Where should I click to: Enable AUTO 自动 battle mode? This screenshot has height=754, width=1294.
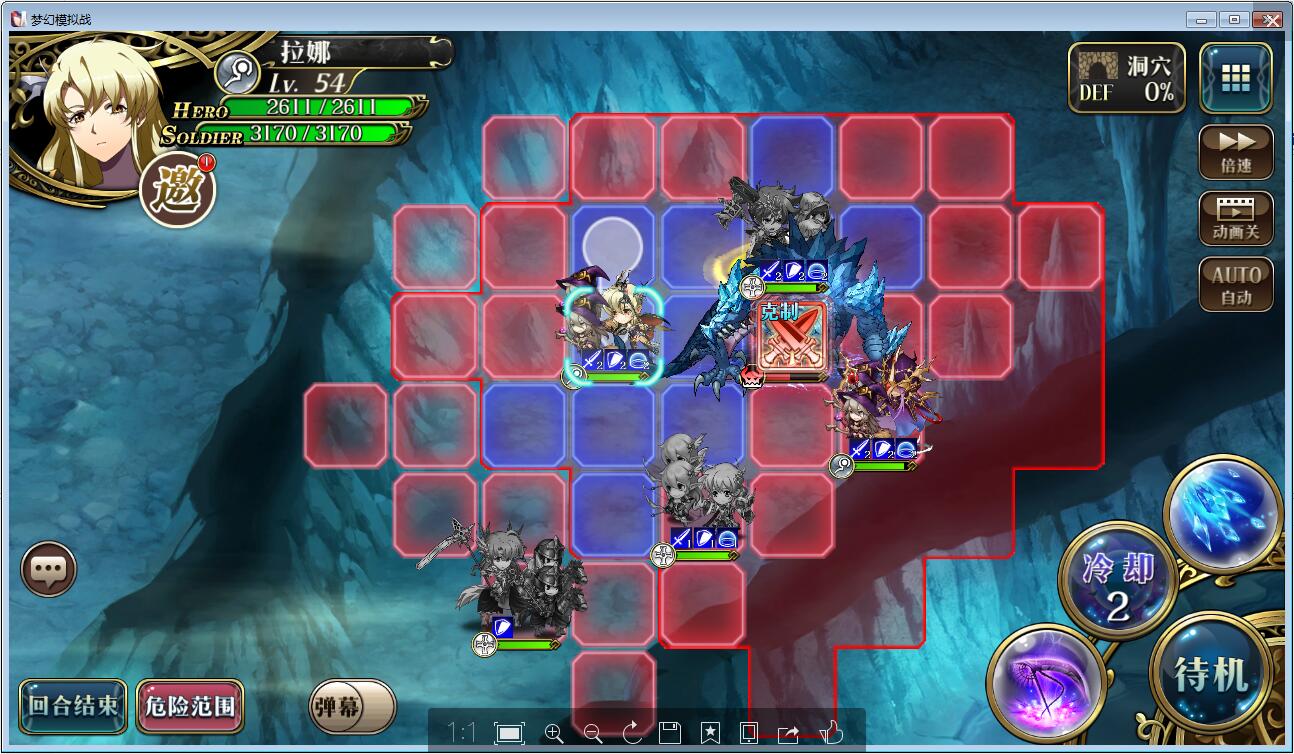pos(1236,284)
